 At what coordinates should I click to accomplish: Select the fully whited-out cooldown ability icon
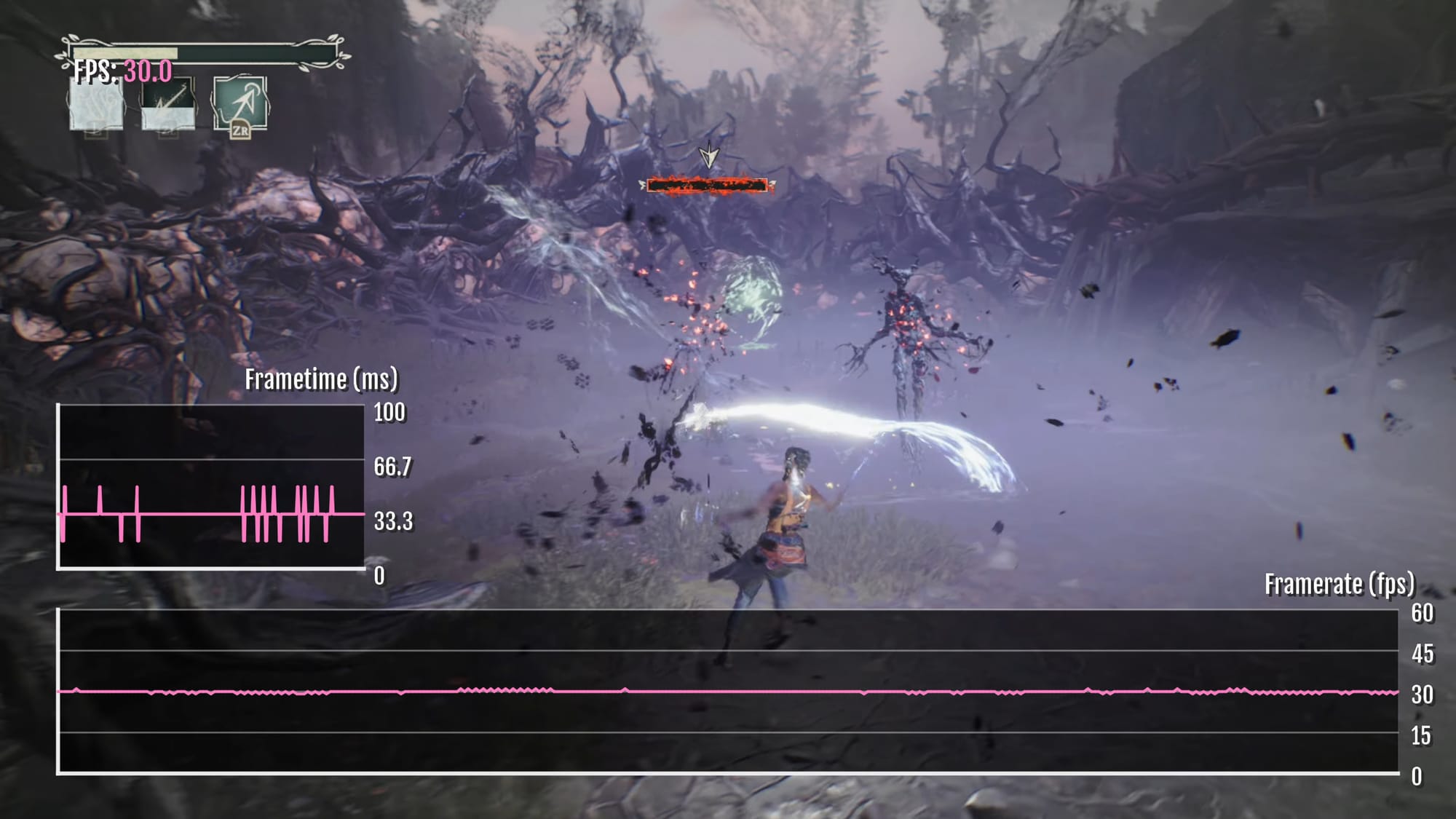[x=96, y=106]
